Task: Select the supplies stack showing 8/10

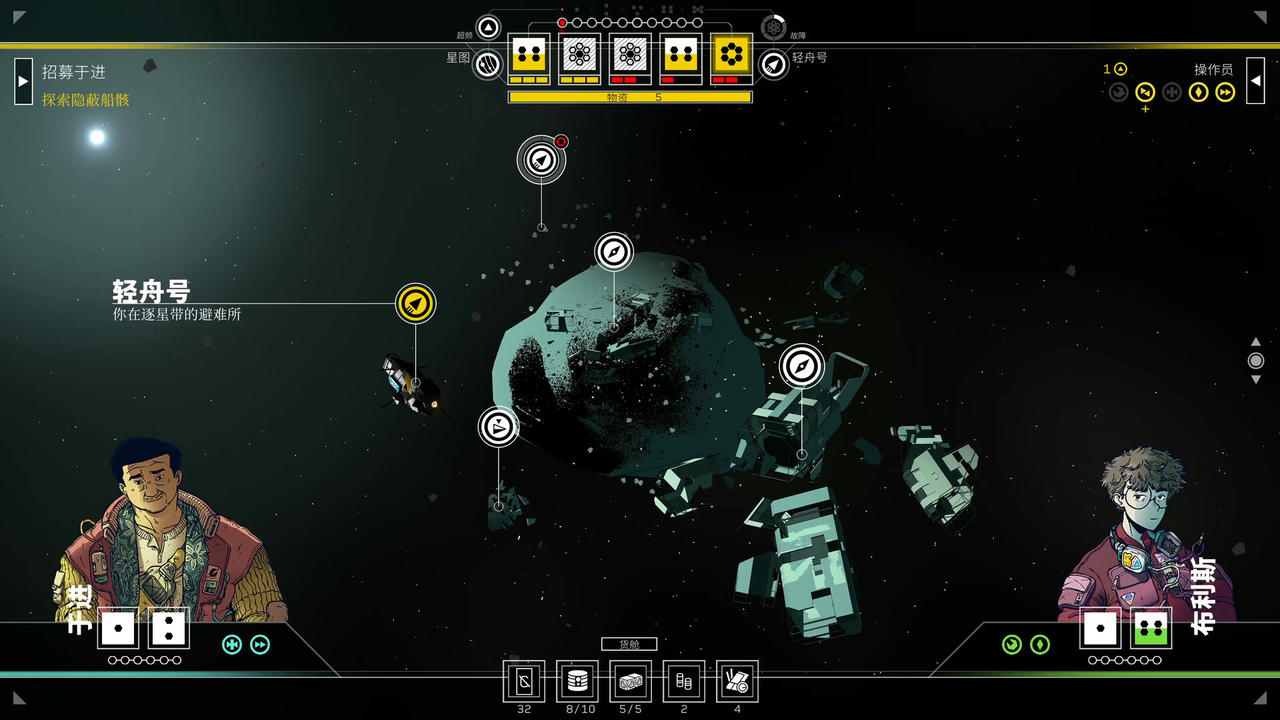Action: tap(577, 682)
